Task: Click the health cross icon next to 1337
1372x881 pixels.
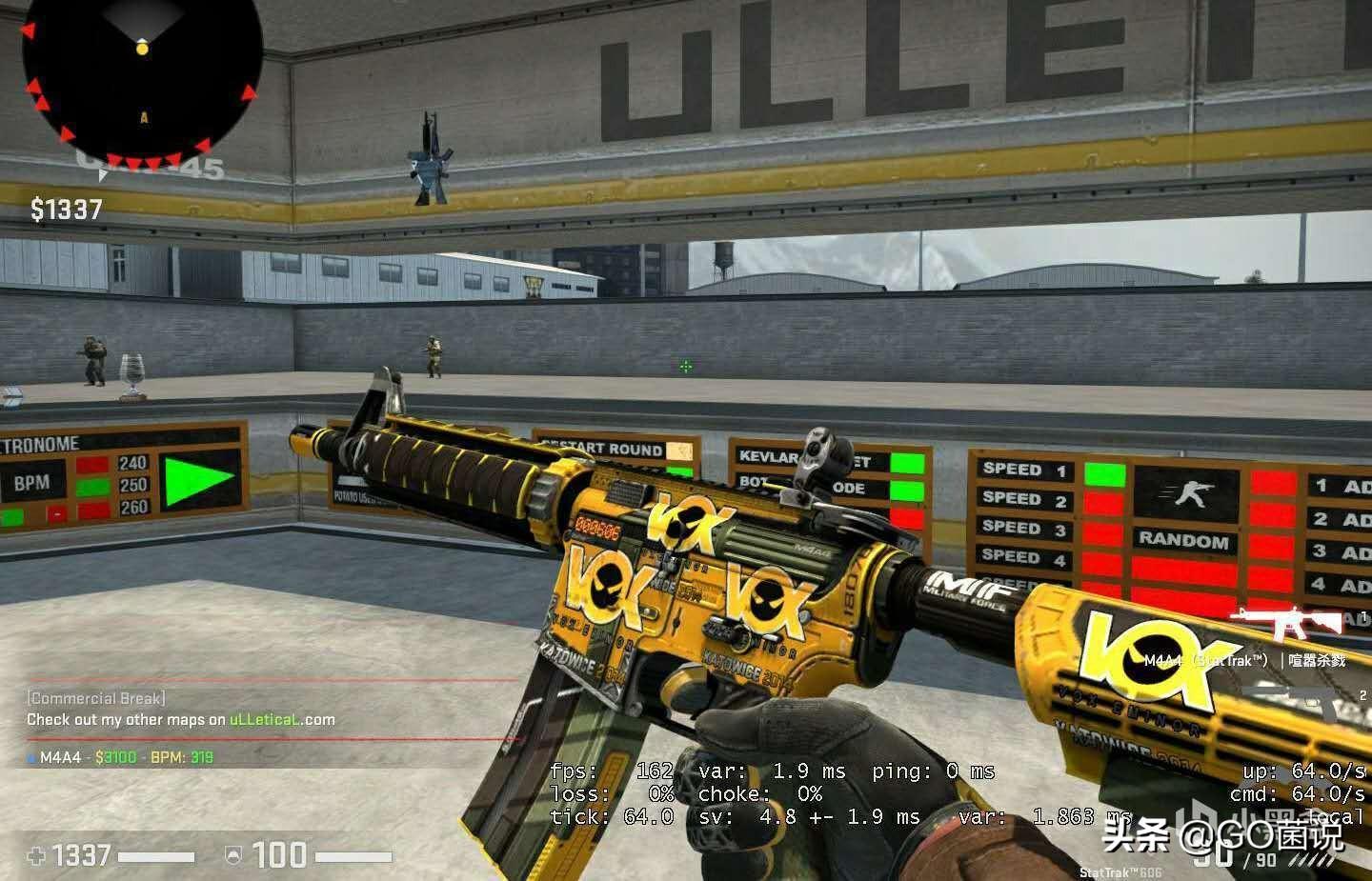Action: click(34, 856)
